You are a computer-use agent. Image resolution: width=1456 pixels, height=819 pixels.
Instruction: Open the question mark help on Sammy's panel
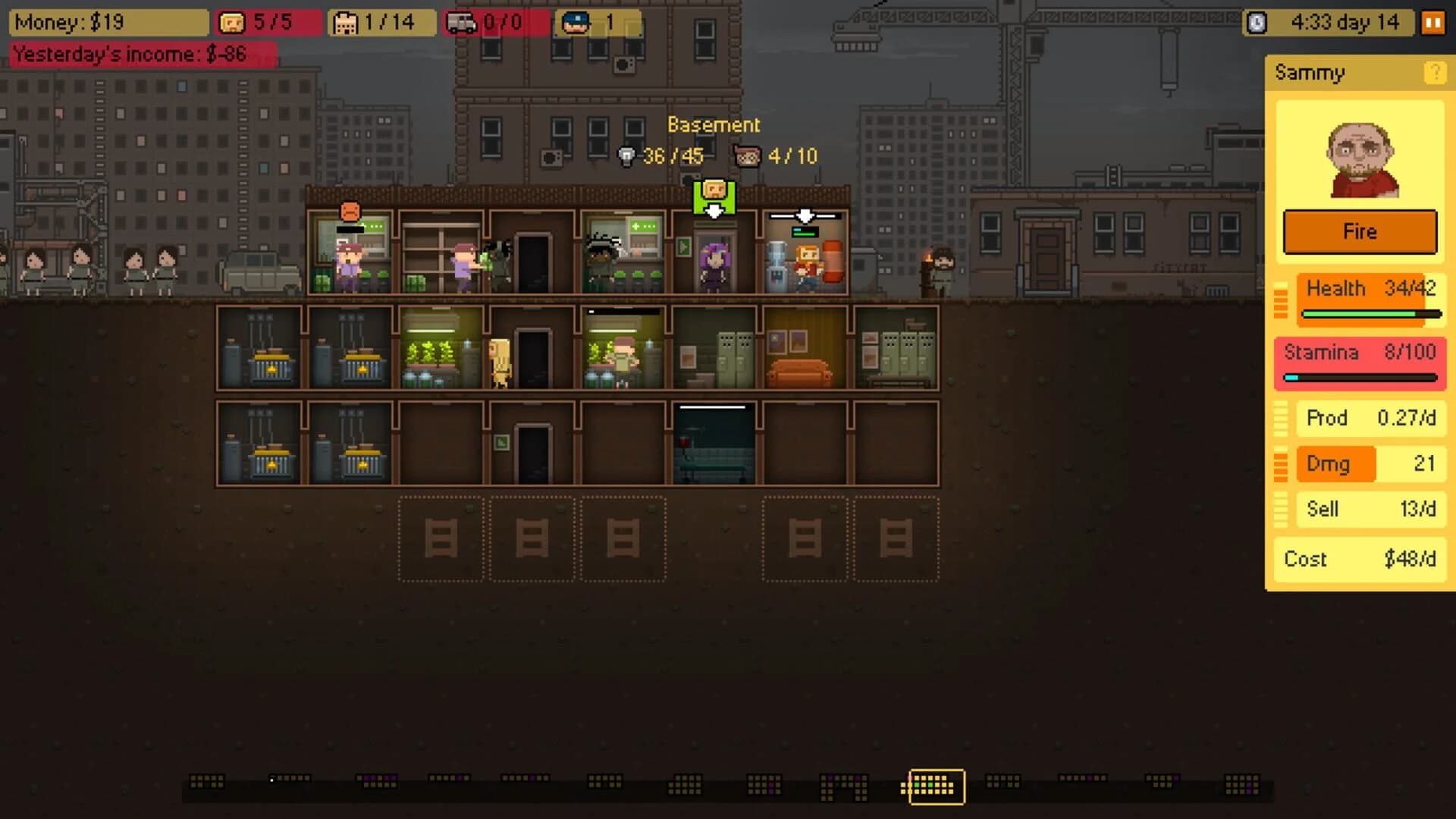coord(1436,73)
